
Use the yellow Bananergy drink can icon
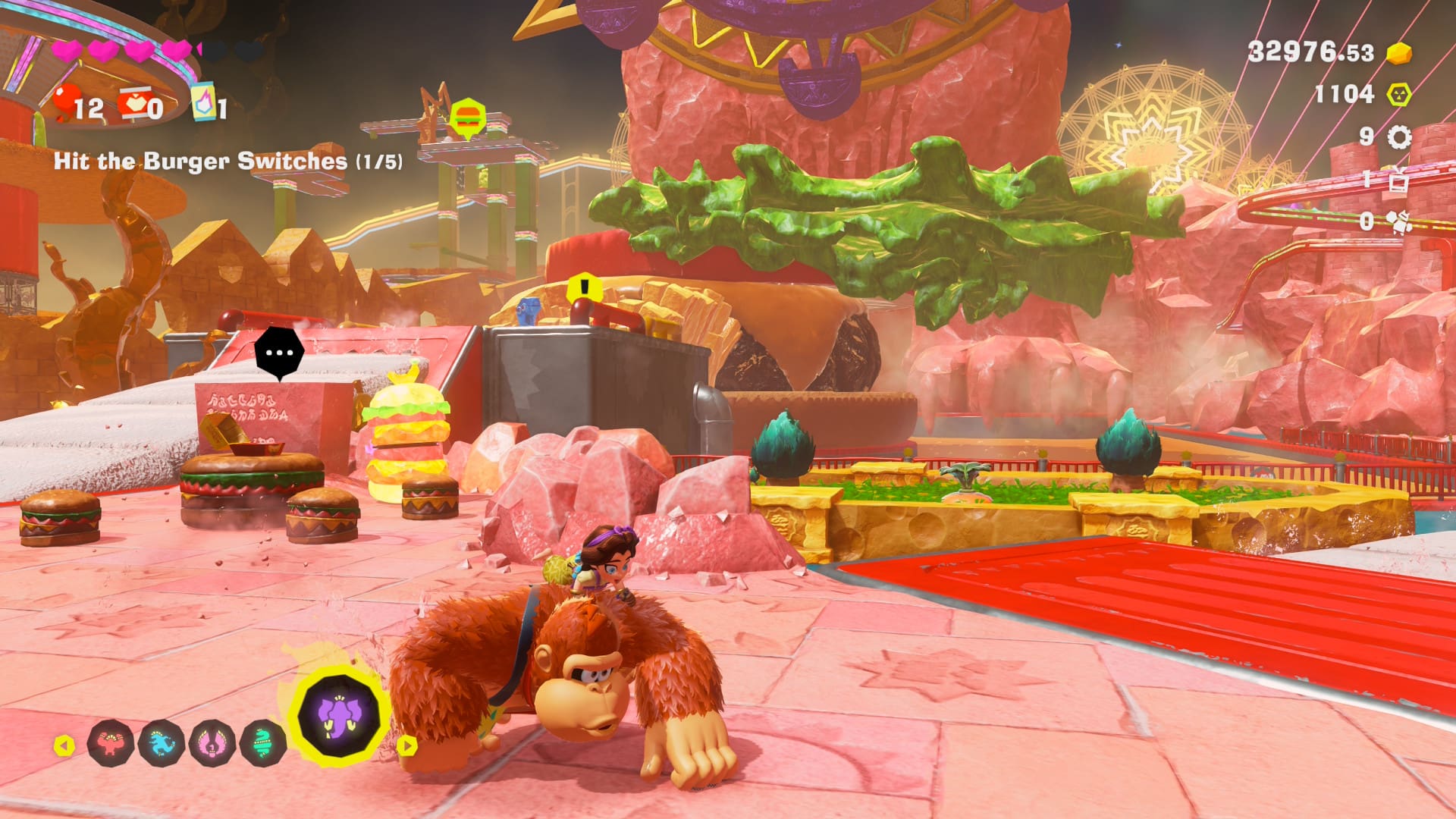coord(204,103)
